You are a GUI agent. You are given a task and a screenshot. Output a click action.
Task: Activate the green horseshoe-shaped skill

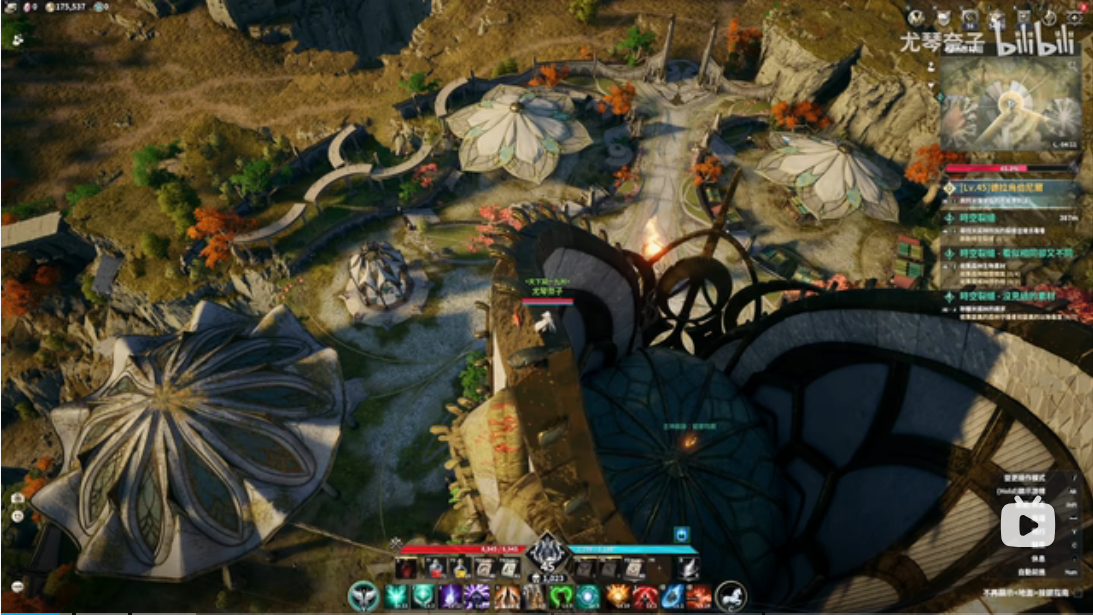559,596
